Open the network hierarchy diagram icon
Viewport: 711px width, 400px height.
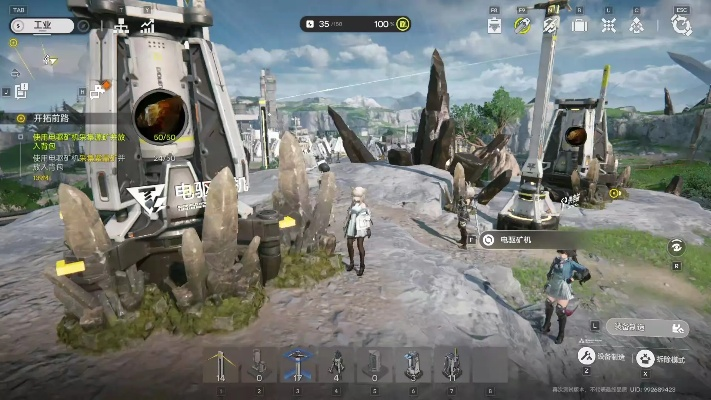click(121, 27)
